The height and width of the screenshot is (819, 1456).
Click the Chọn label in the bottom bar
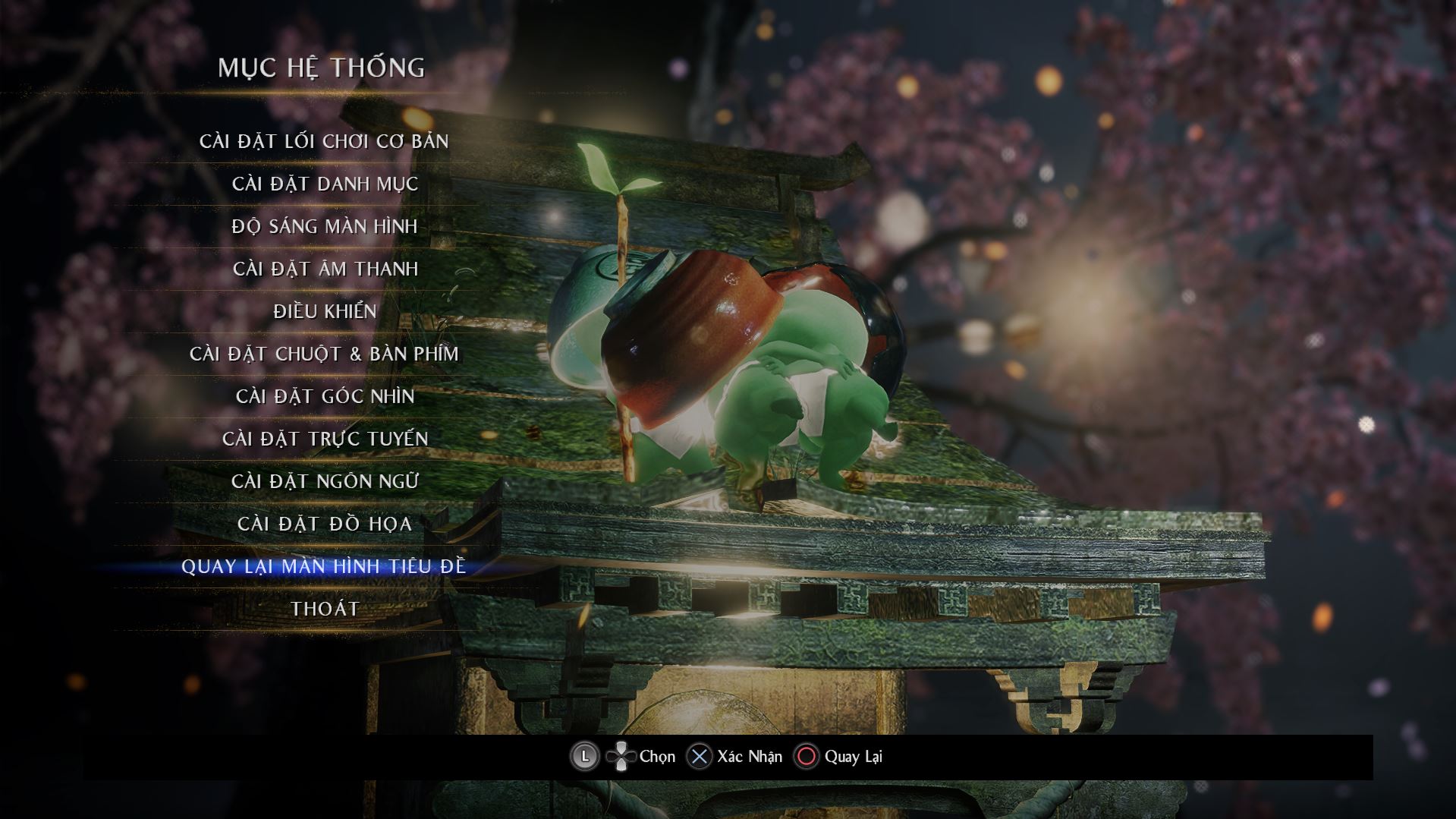[x=654, y=756]
